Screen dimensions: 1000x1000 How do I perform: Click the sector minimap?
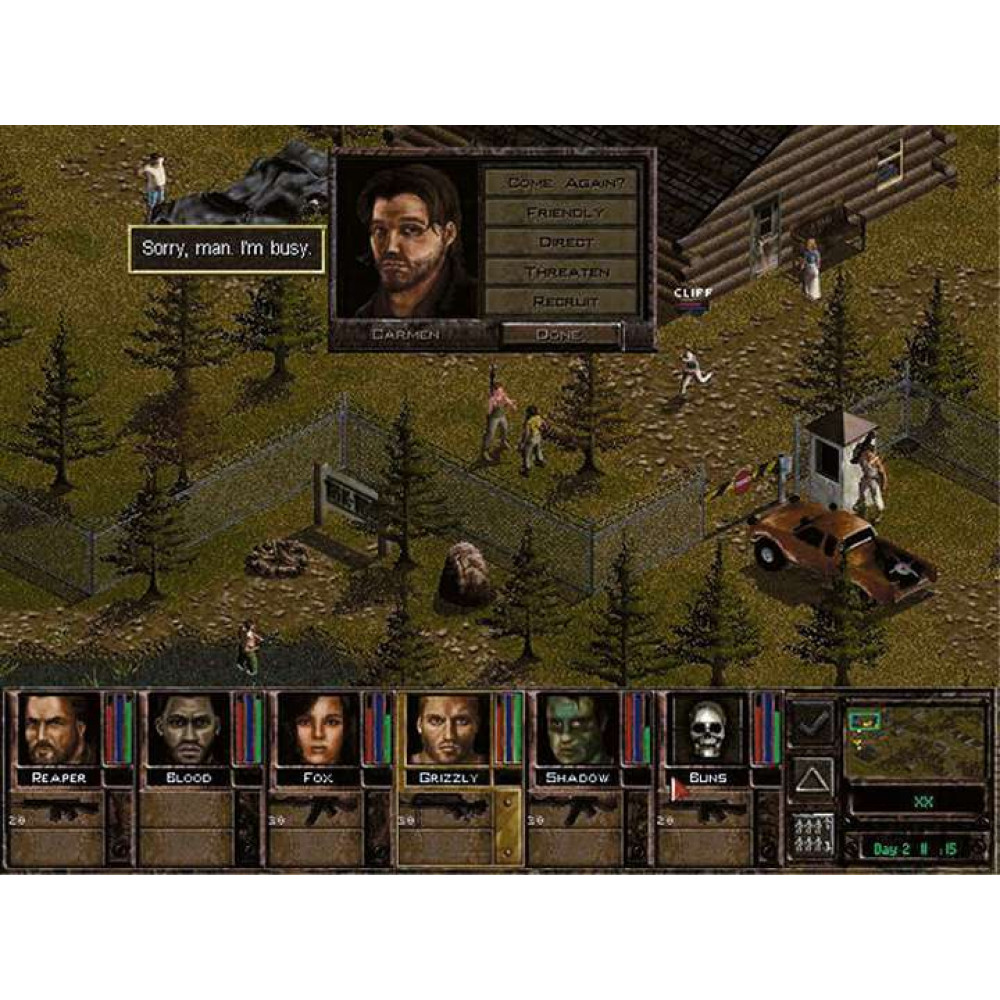[x=915, y=742]
